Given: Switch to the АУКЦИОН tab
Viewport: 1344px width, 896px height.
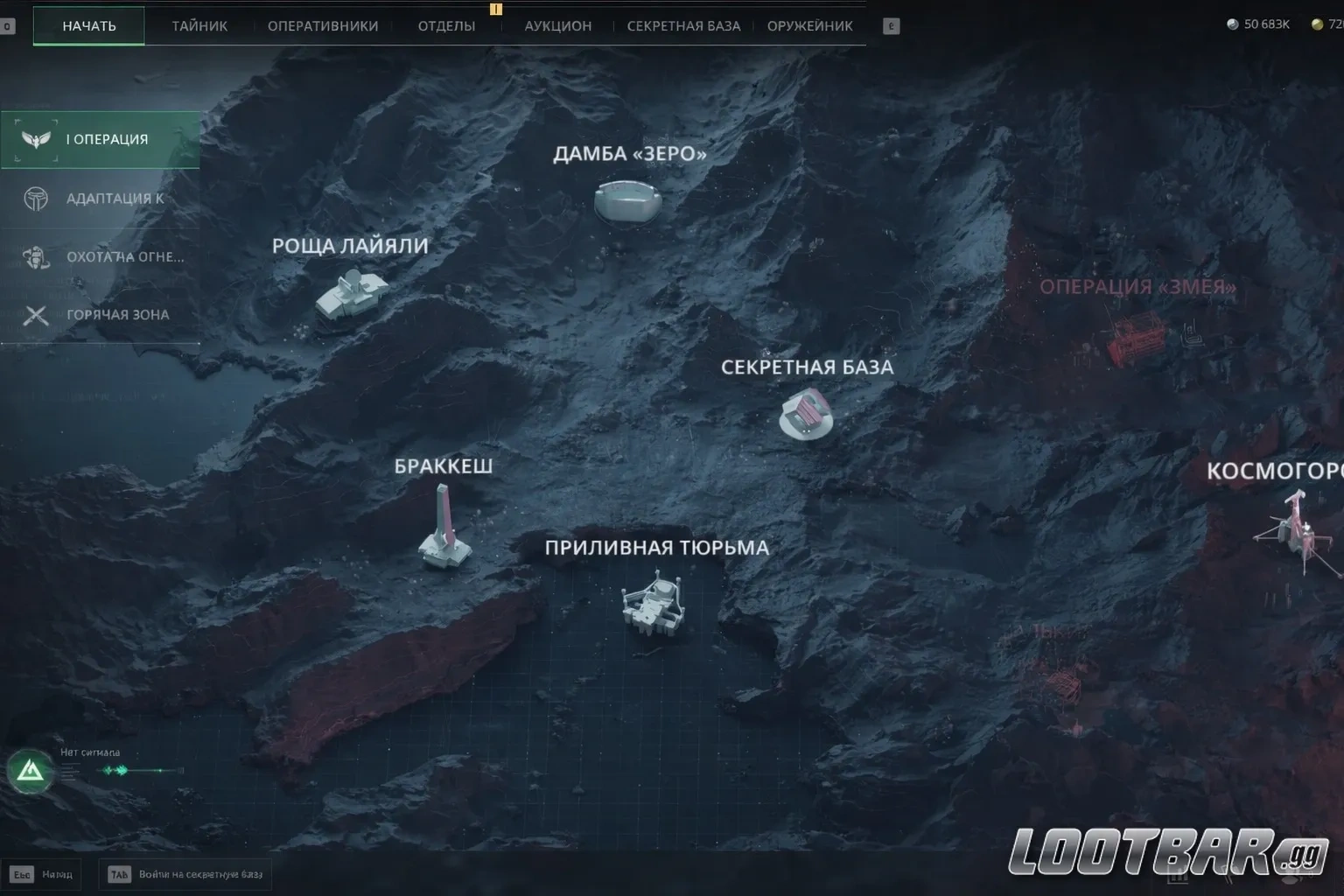Looking at the screenshot, I should pos(557,25).
